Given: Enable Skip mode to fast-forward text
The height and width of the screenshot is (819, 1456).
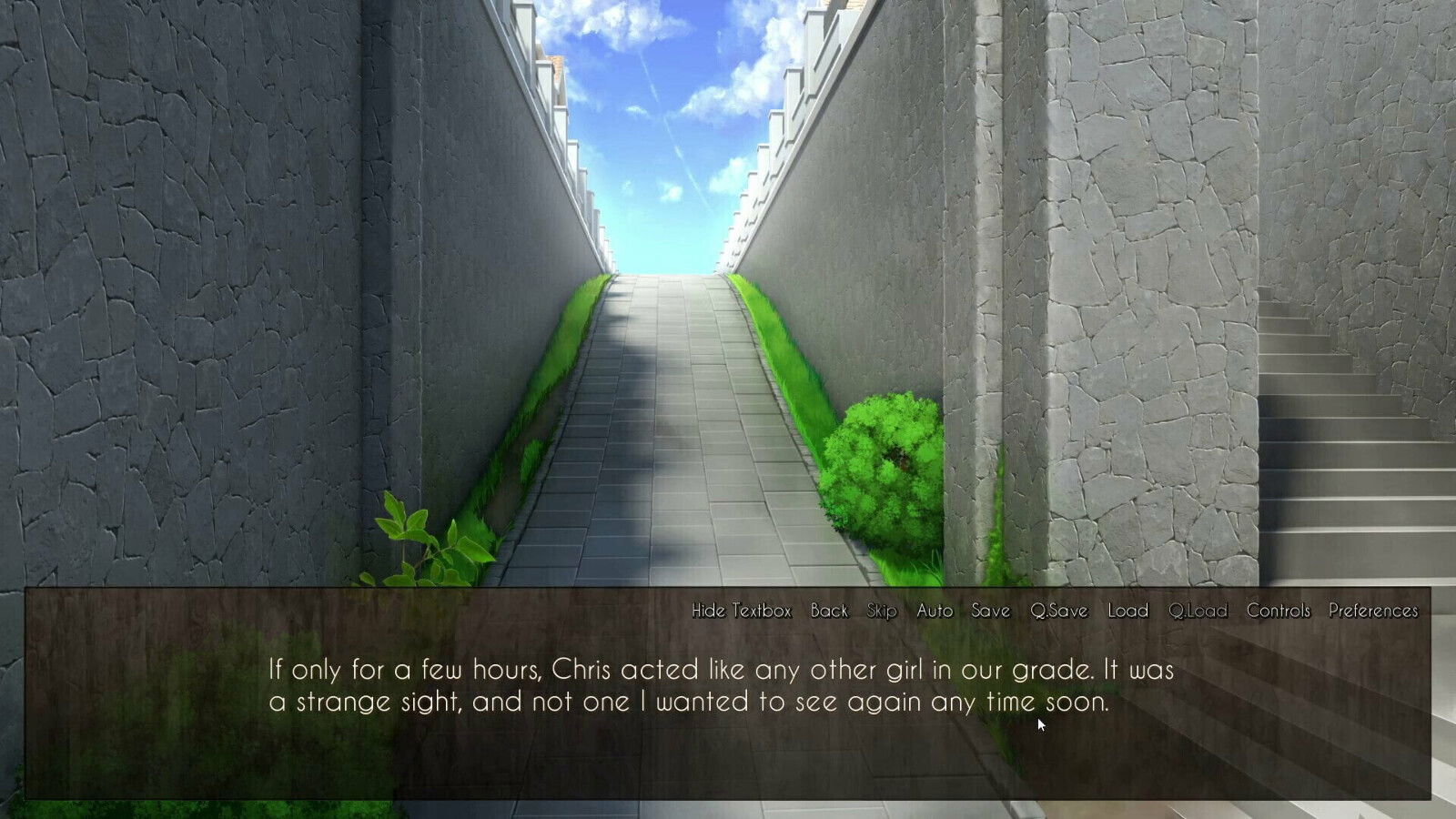Looking at the screenshot, I should coord(882,612).
